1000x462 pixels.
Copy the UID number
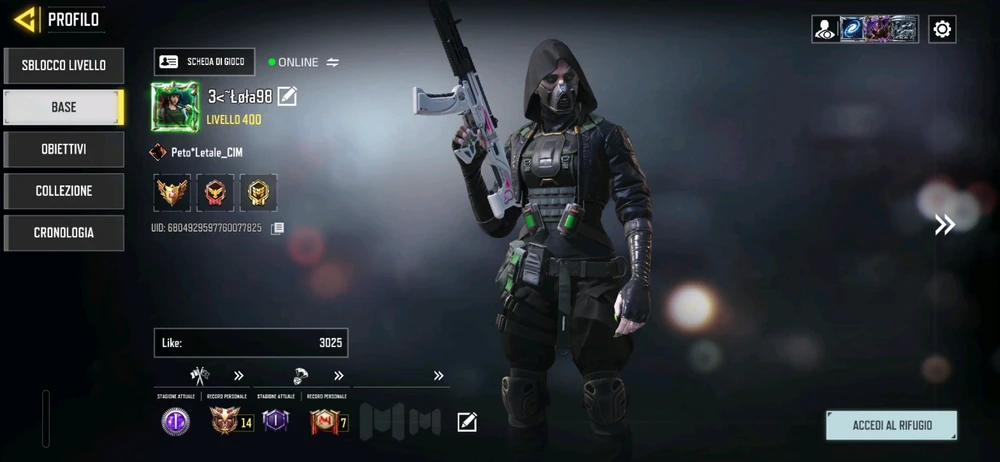pos(278,228)
